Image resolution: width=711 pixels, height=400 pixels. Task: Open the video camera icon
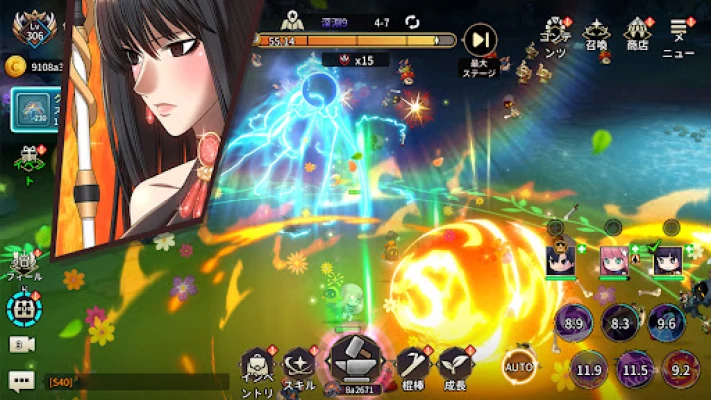(21, 343)
